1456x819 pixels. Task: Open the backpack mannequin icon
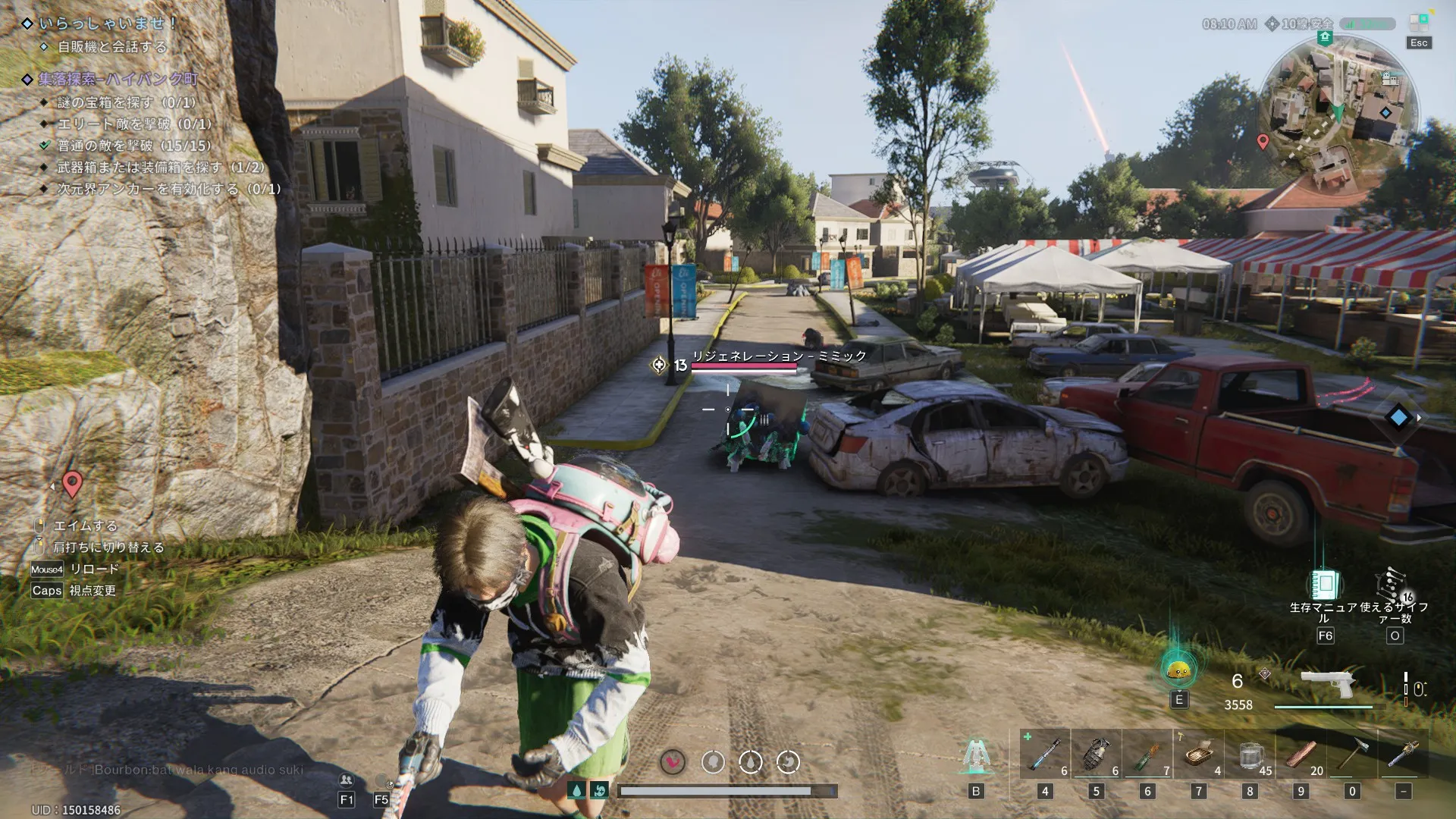tap(975, 755)
